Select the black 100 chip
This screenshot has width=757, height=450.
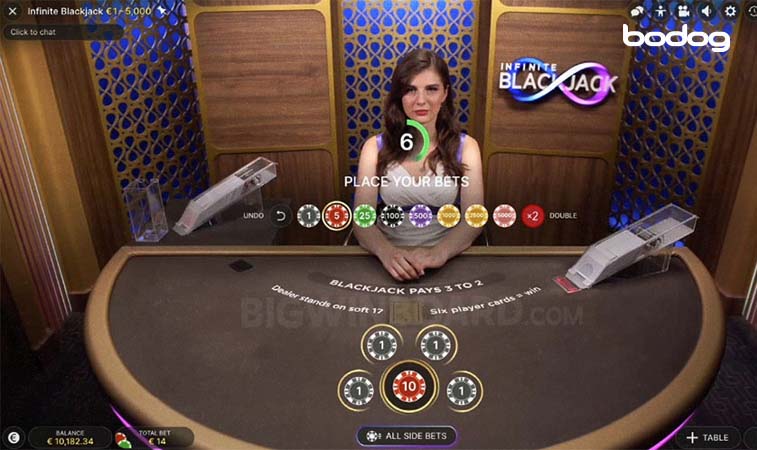pos(393,215)
